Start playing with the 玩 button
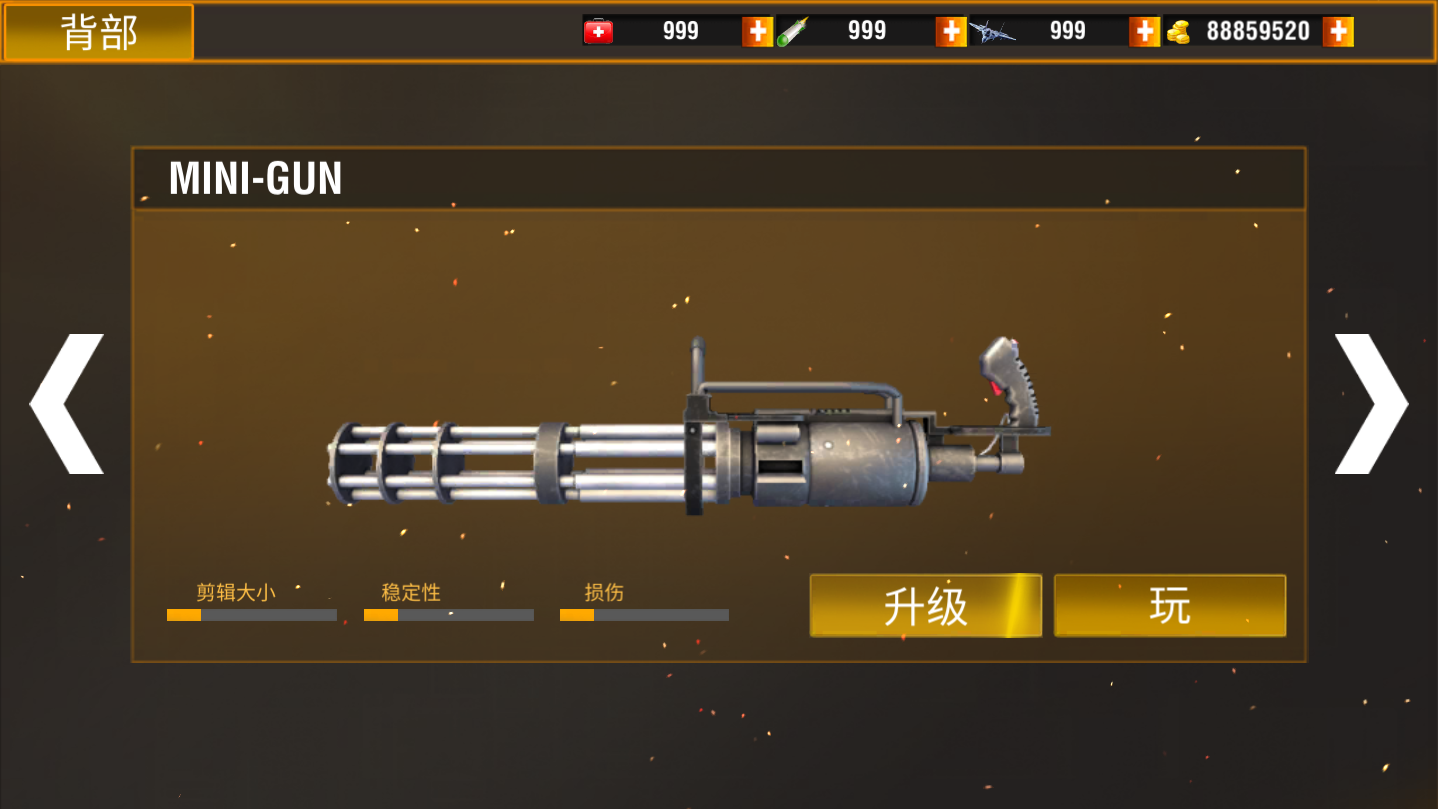Viewport: 1438px width, 809px height. tap(1169, 605)
